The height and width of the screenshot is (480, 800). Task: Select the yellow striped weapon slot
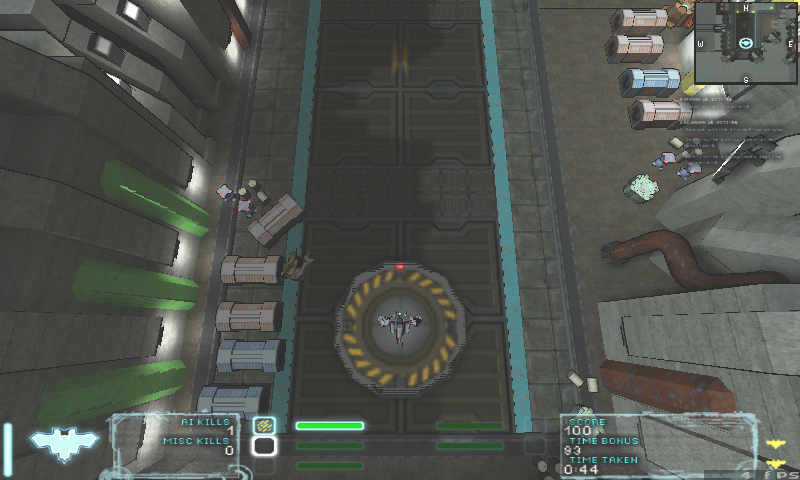pos(264,425)
